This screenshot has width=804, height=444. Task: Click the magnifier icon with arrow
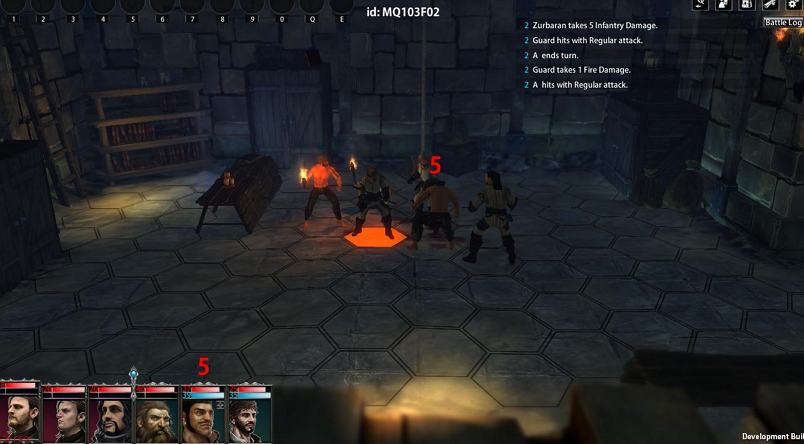coord(699,5)
